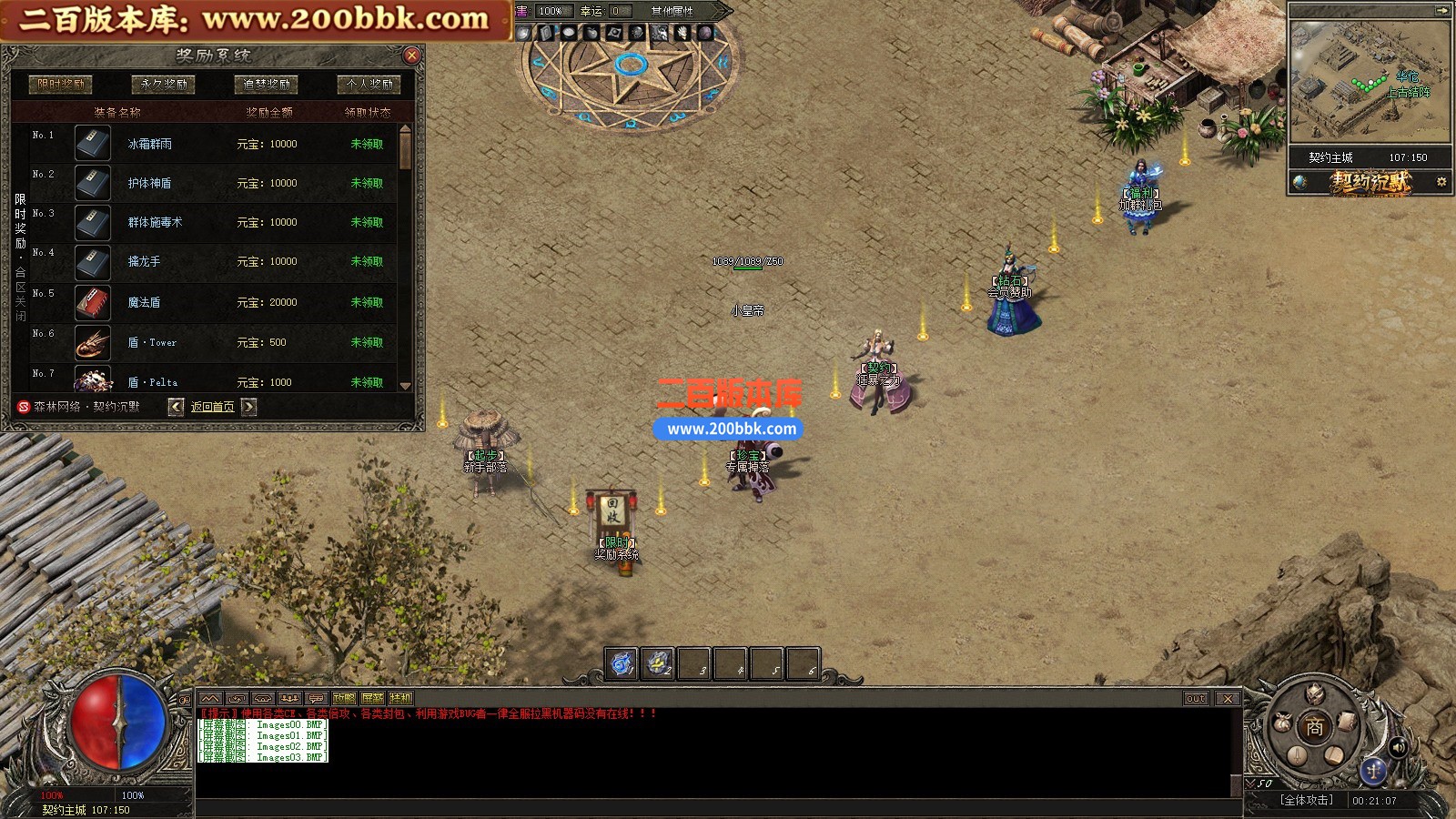
Task: Switch to the 永久奖励 tab
Action: (164, 84)
